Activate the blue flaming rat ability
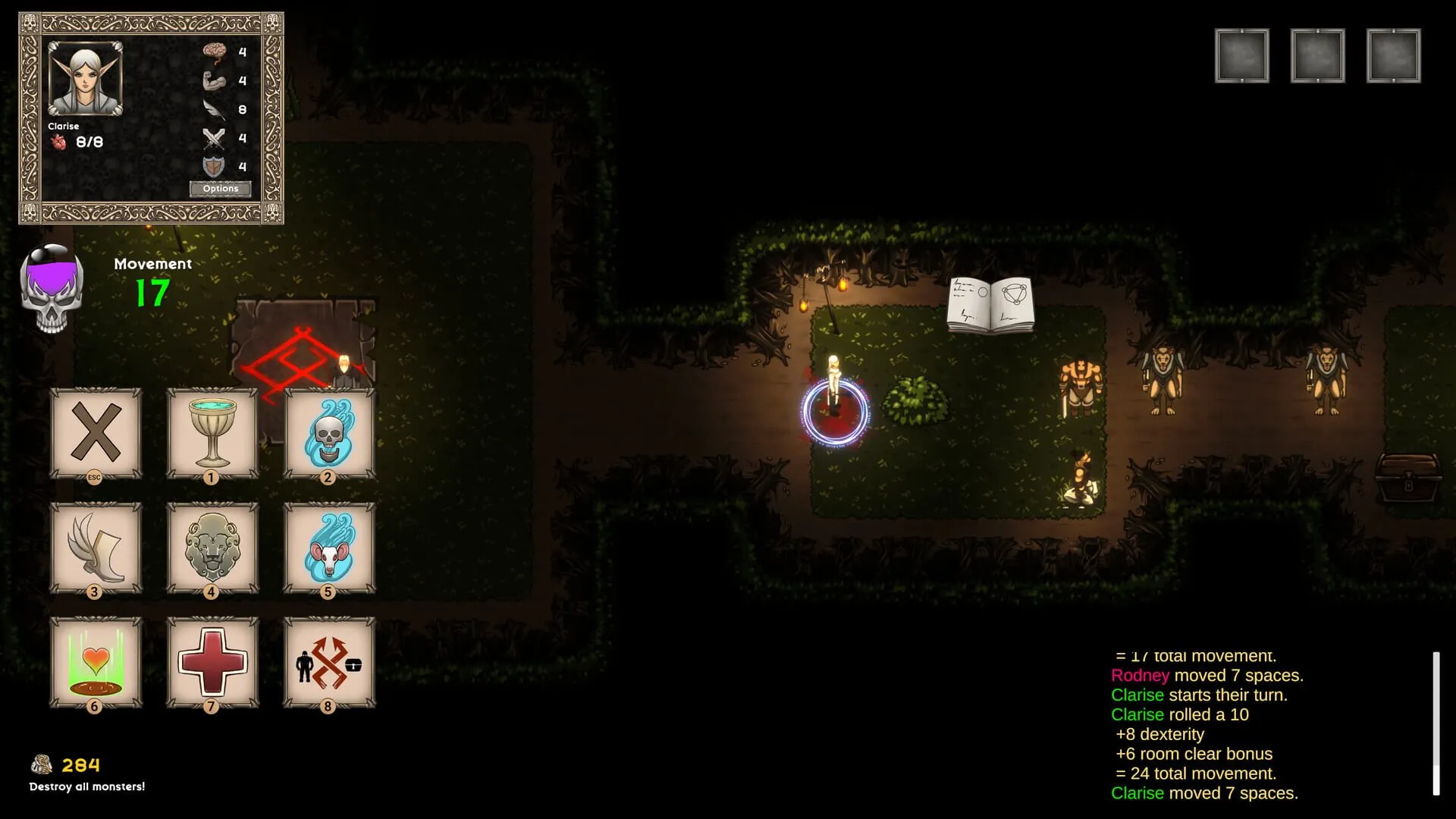Image resolution: width=1456 pixels, height=819 pixels. tap(328, 548)
